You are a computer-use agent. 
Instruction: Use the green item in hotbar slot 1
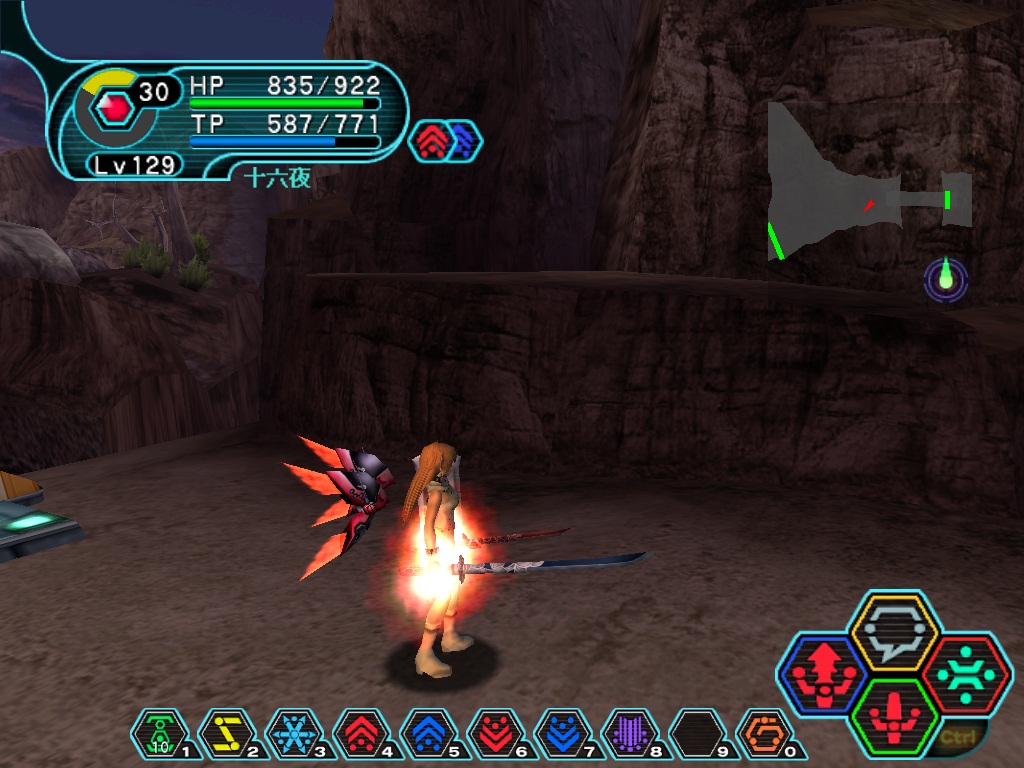tap(160, 734)
